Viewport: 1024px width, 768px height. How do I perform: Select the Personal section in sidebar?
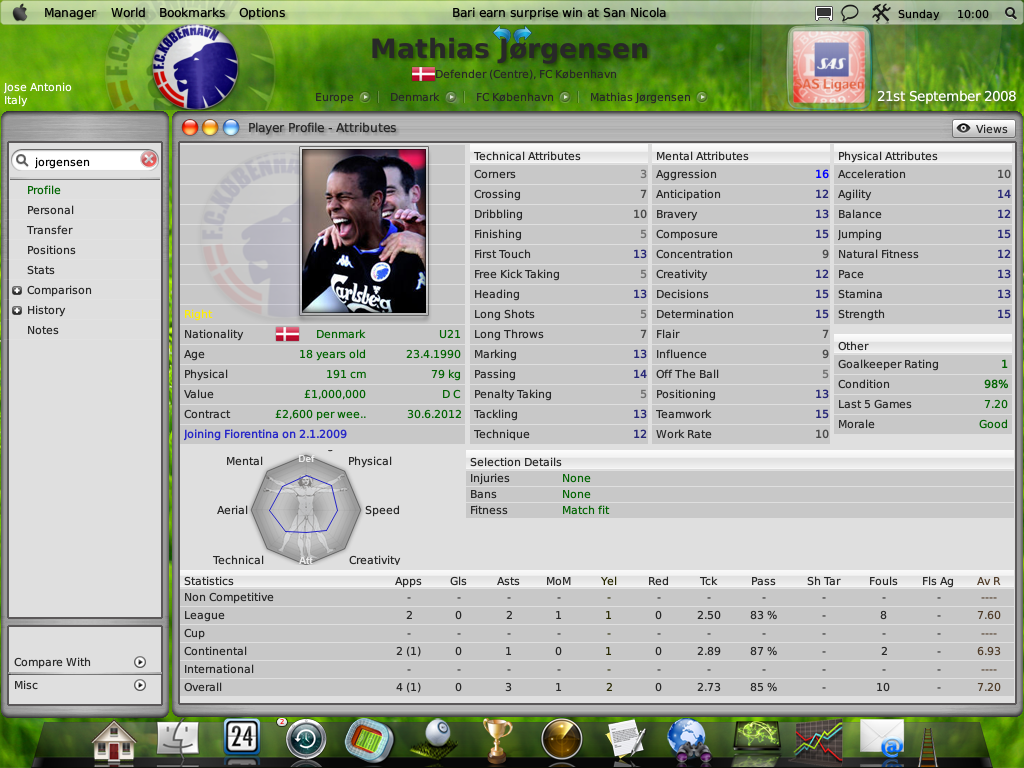tap(50, 210)
